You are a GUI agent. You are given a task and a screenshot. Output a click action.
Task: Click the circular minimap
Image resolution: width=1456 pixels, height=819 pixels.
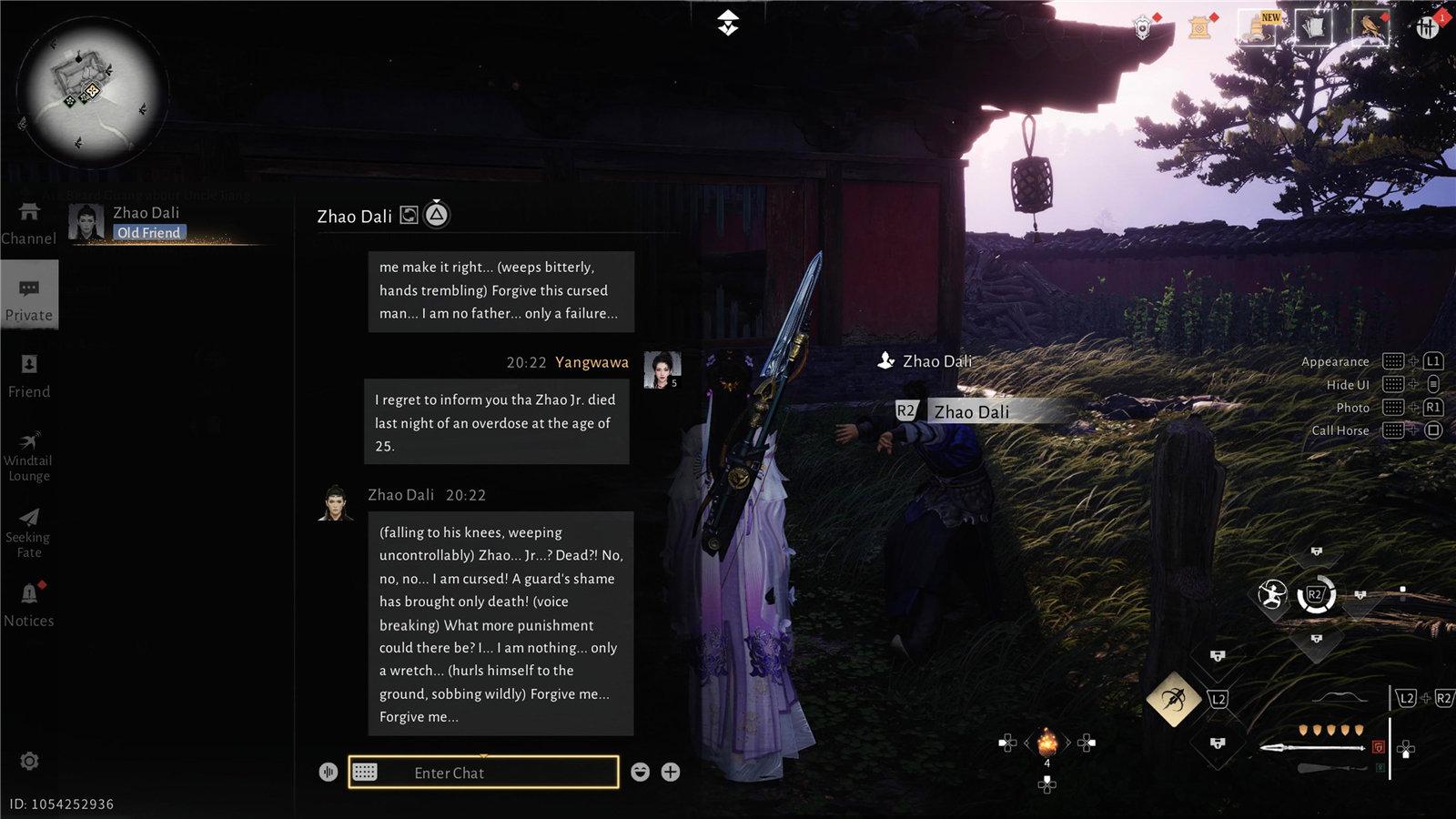click(x=93, y=94)
